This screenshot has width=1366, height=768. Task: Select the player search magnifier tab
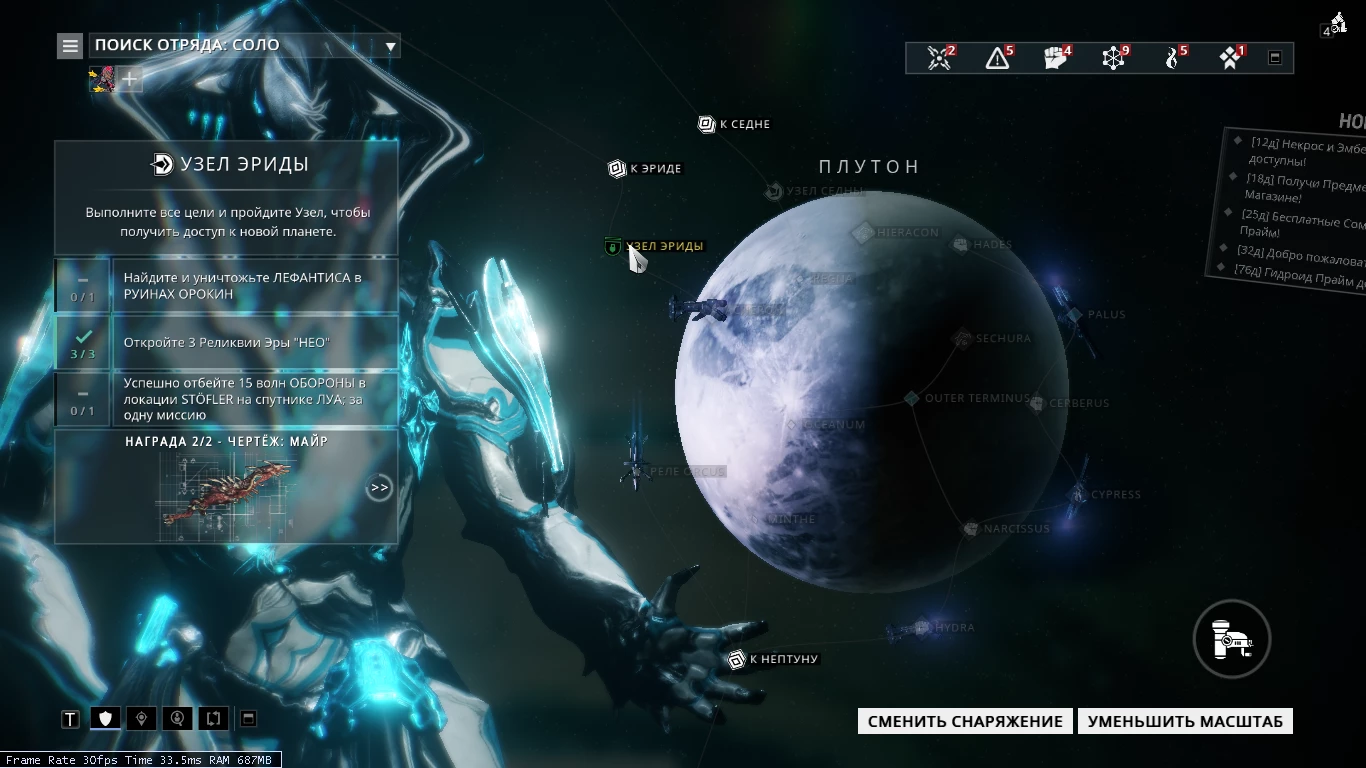click(177, 718)
